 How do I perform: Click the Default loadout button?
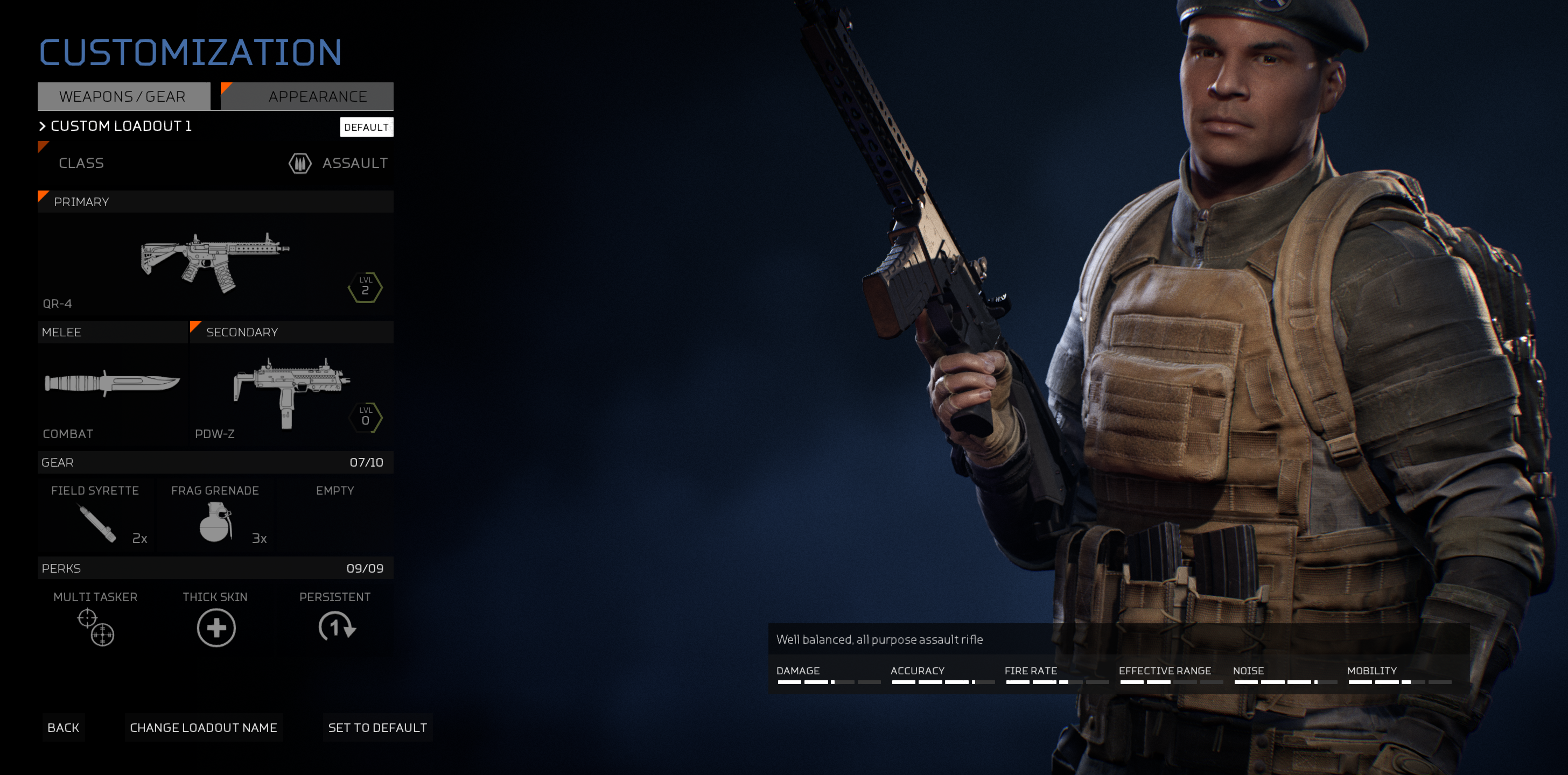click(366, 127)
